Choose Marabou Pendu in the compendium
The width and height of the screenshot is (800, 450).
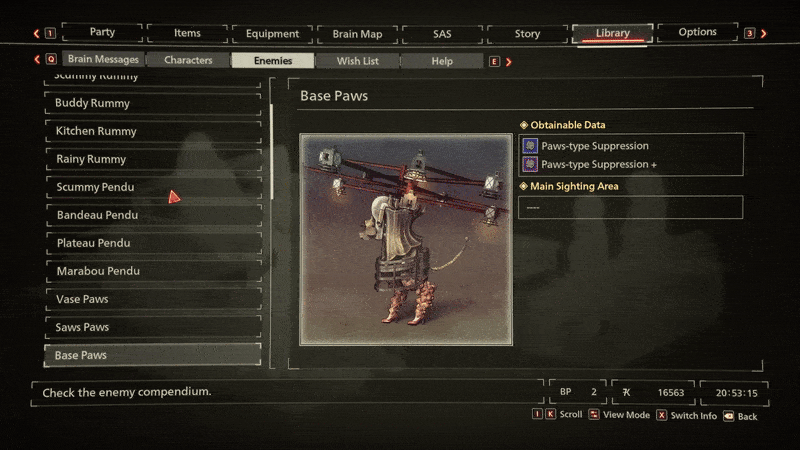[152, 271]
